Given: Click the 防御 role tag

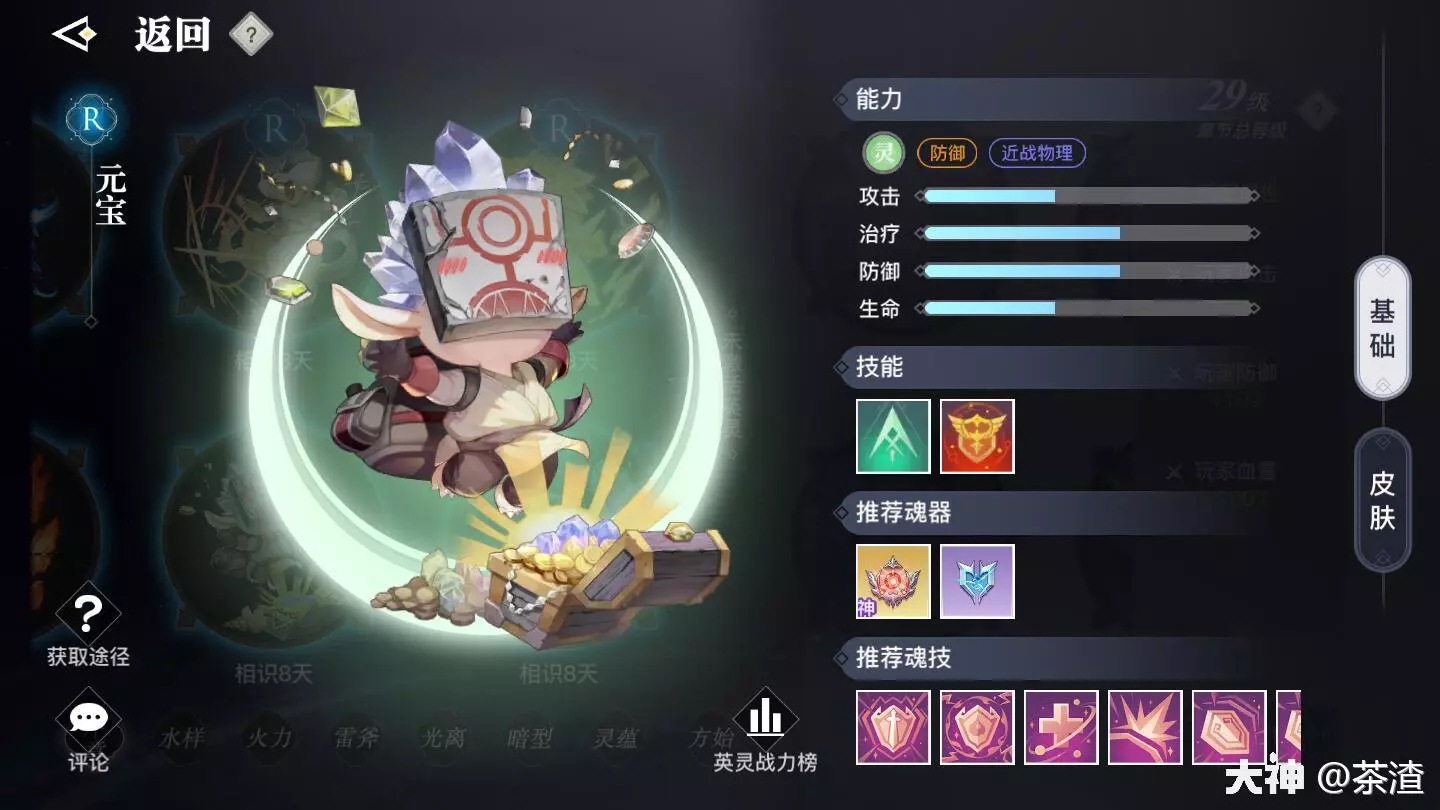Looking at the screenshot, I should pyautogui.click(x=947, y=153).
